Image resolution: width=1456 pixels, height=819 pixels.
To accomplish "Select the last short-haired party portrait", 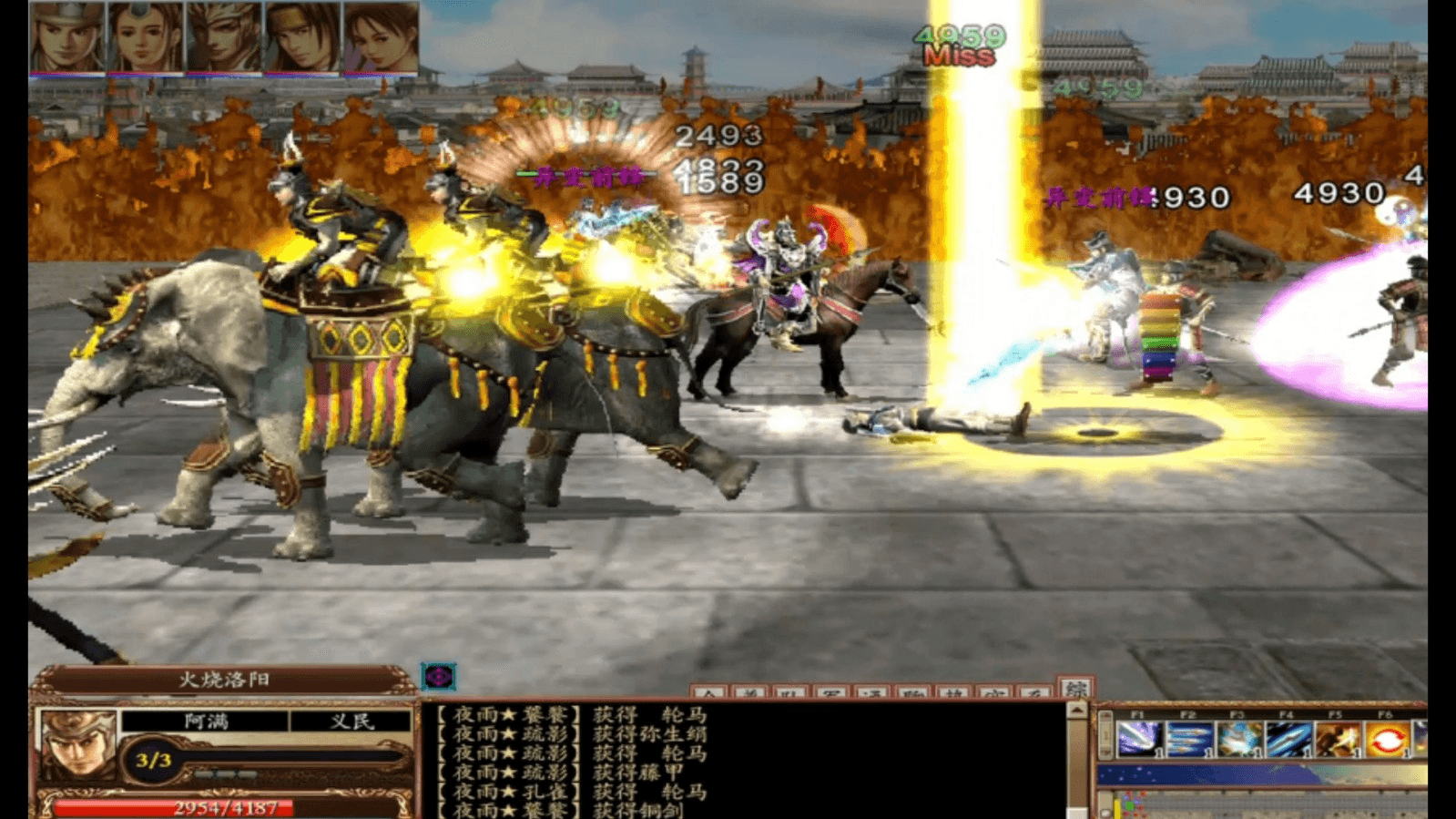I will (x=381, y=36).
